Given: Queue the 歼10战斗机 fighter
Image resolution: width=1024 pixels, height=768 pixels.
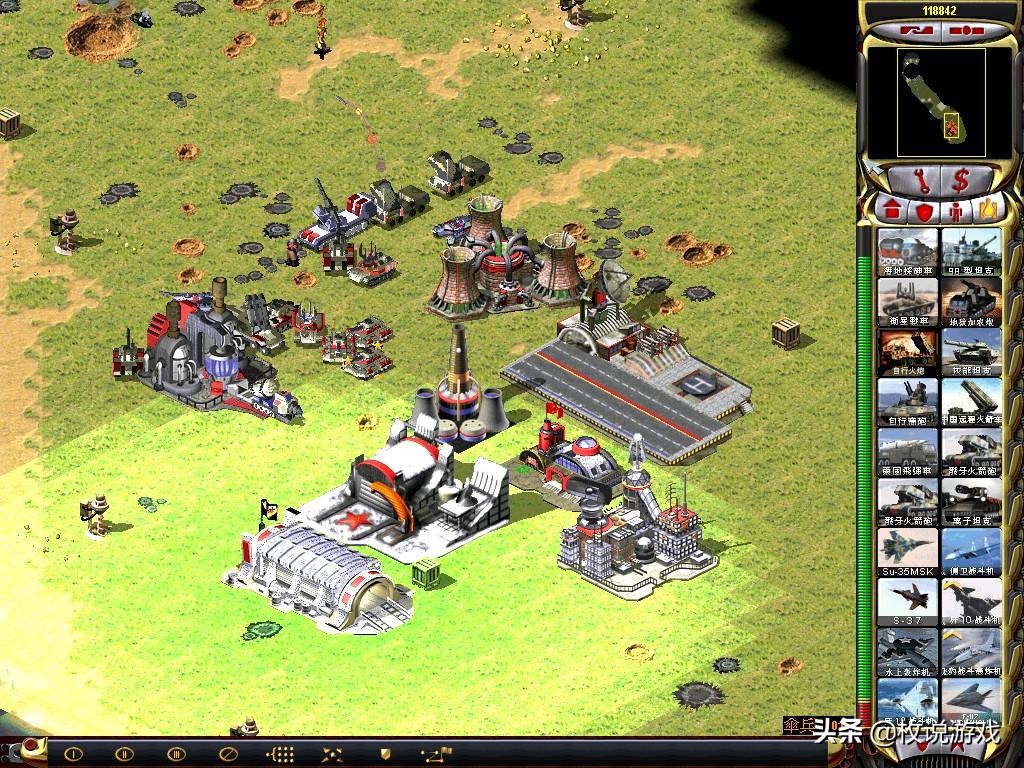Looking at the screenshot, I should pos(971,601).
